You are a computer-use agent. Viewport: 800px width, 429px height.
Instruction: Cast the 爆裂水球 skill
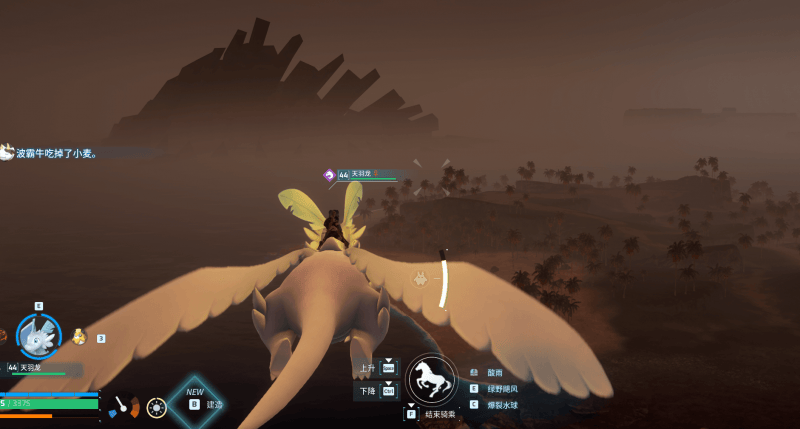click(x=502, y=405)
